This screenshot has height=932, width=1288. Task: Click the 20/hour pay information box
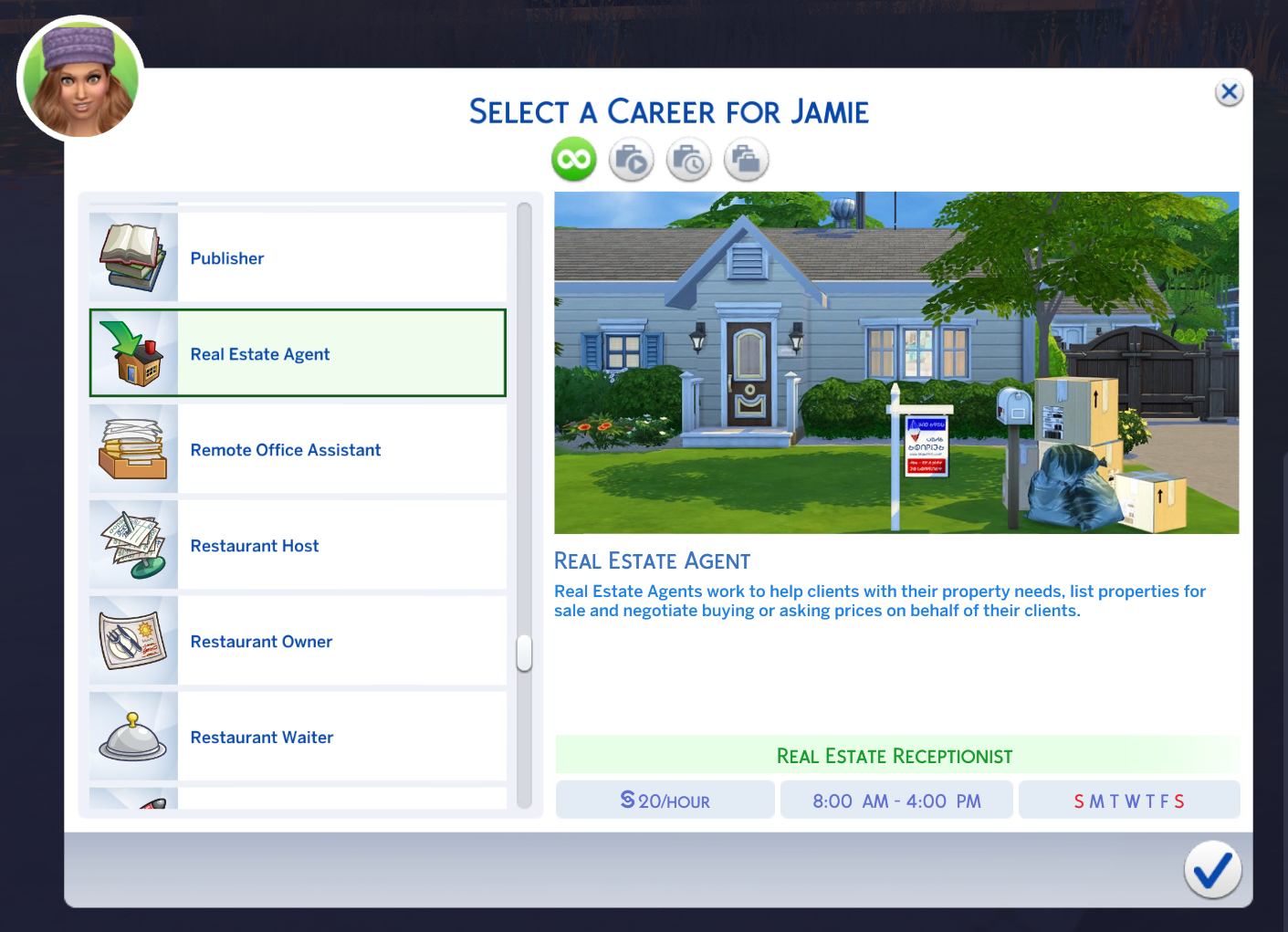pyautogui.click(x=665, y=800)
